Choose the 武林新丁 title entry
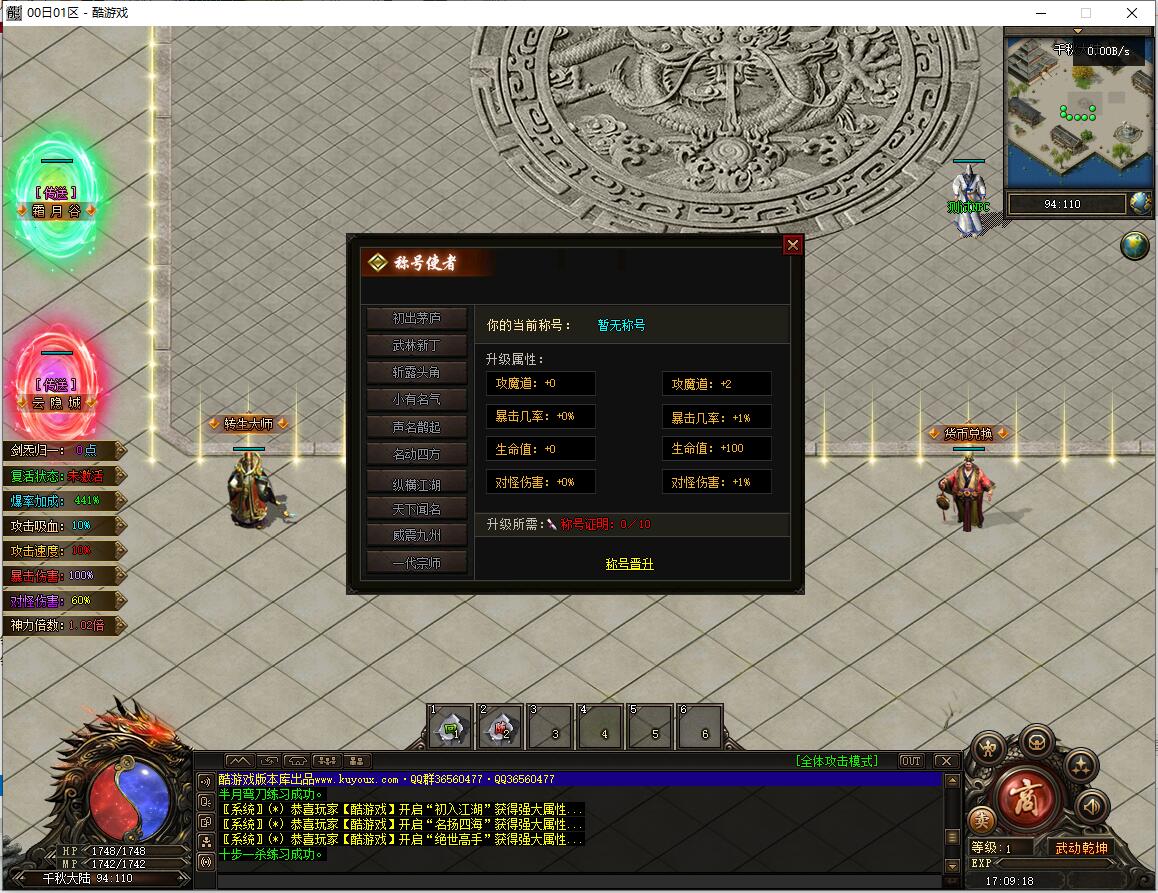 click(417, 345)
